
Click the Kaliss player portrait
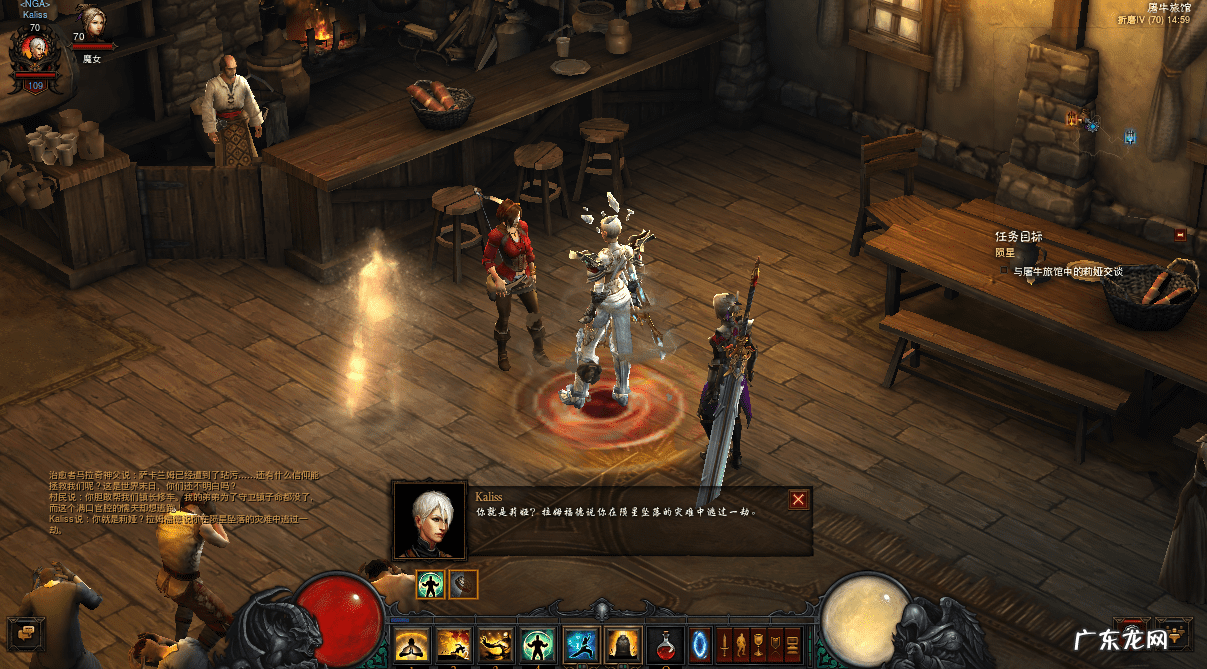point(34,50)
